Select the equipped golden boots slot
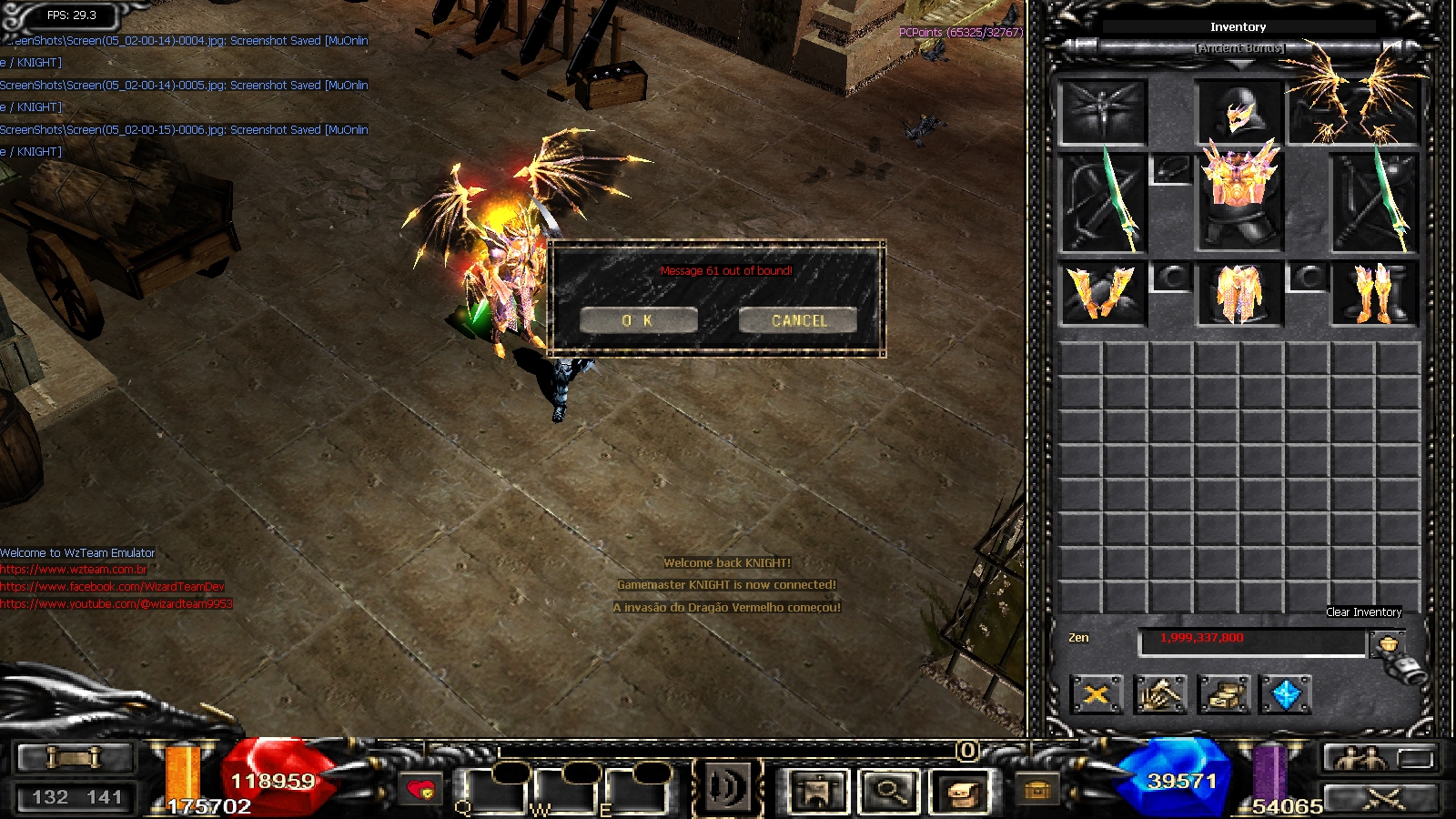Screen dimensions: 1456x819 point(1374,294)
